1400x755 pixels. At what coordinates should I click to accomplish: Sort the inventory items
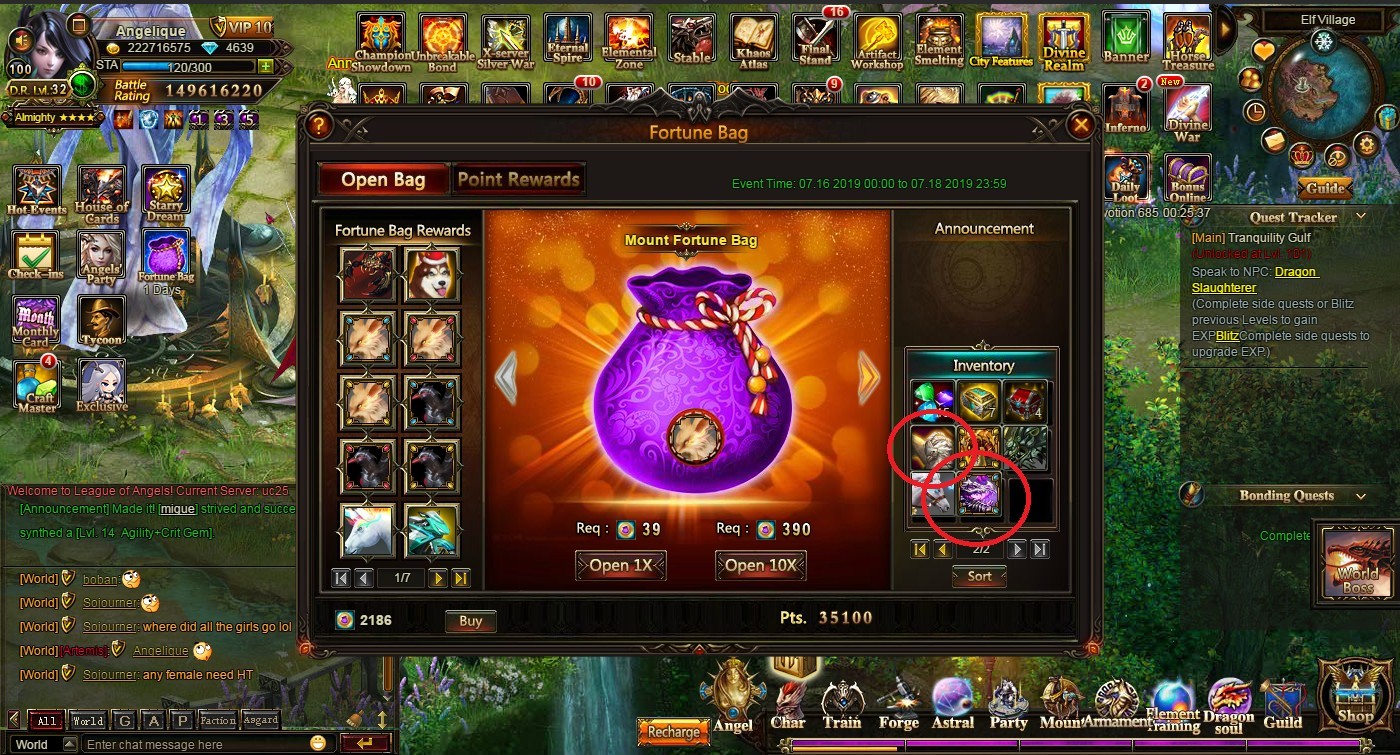[979, 576]
